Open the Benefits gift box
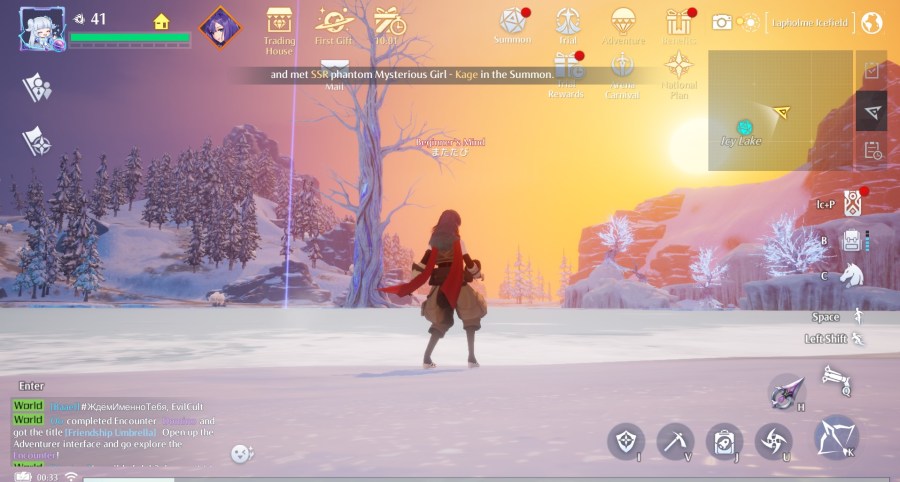 679,22
